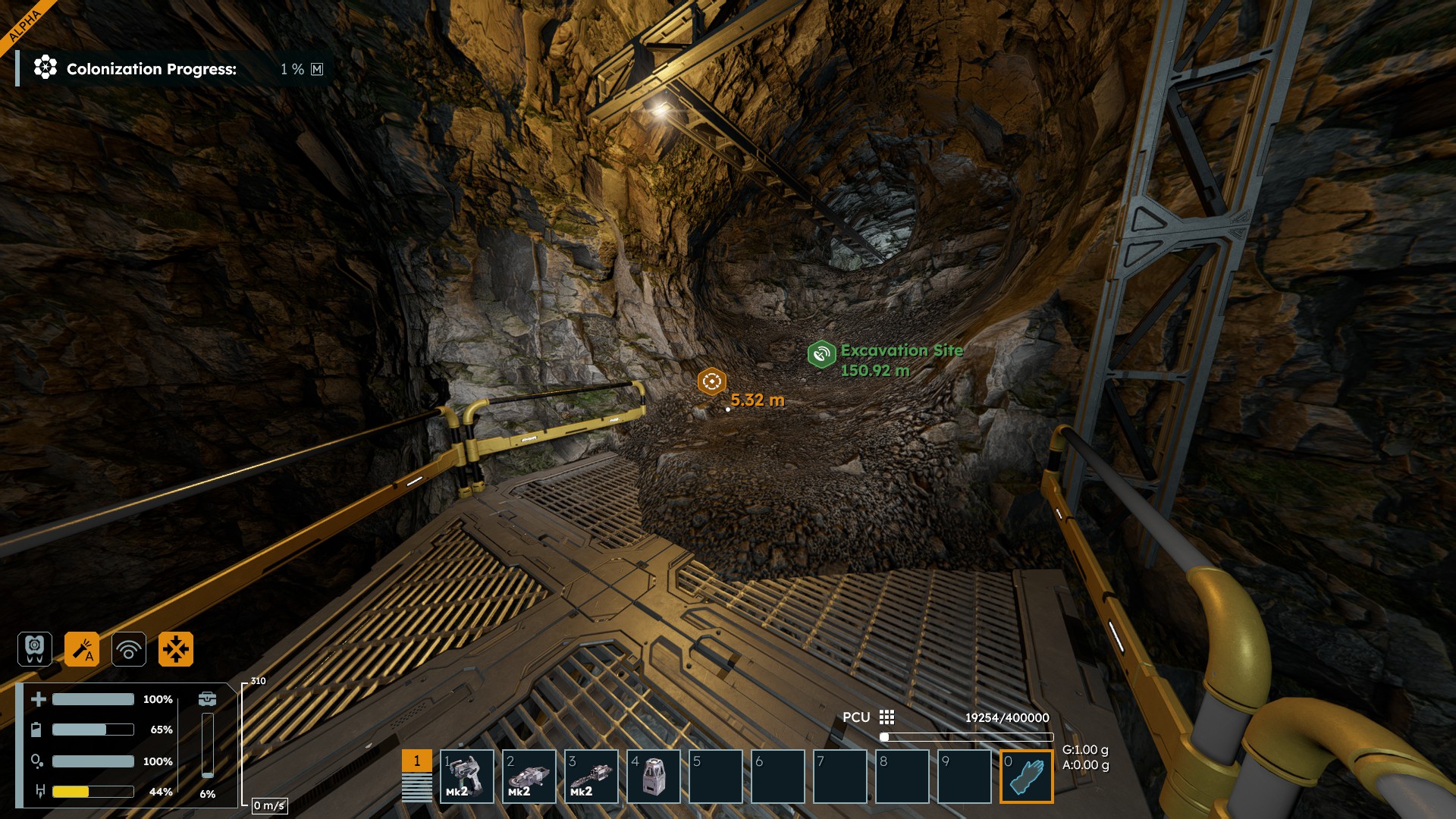Toggle the flashlight icon

pyautogui.click(x=82, y=649)
